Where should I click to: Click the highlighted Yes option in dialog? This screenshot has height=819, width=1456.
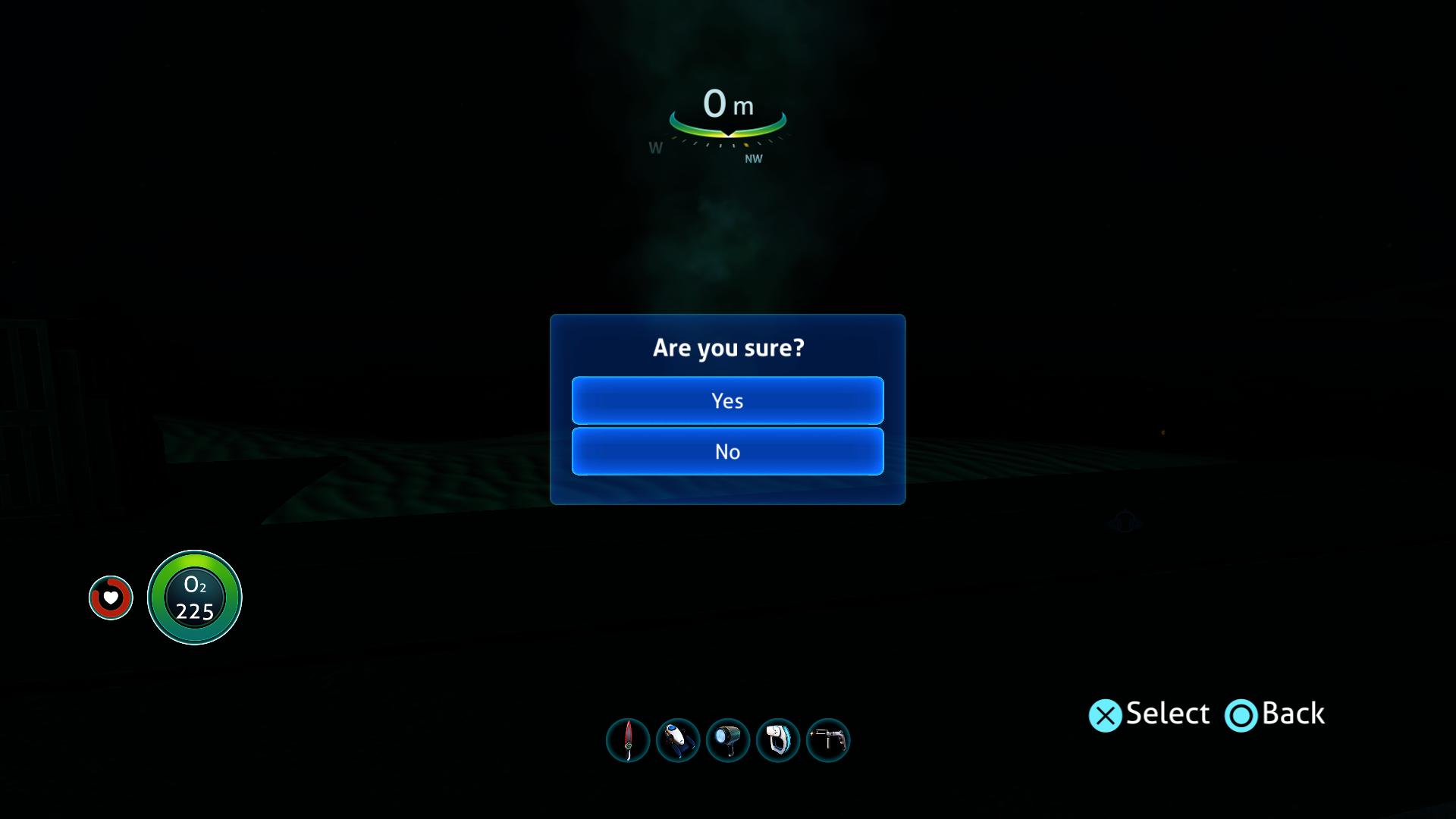(727, 400)
